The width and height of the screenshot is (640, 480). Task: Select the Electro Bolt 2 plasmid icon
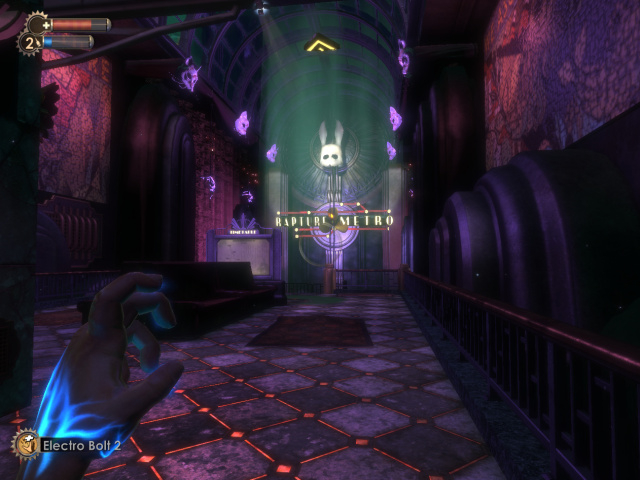coord(25,444)
